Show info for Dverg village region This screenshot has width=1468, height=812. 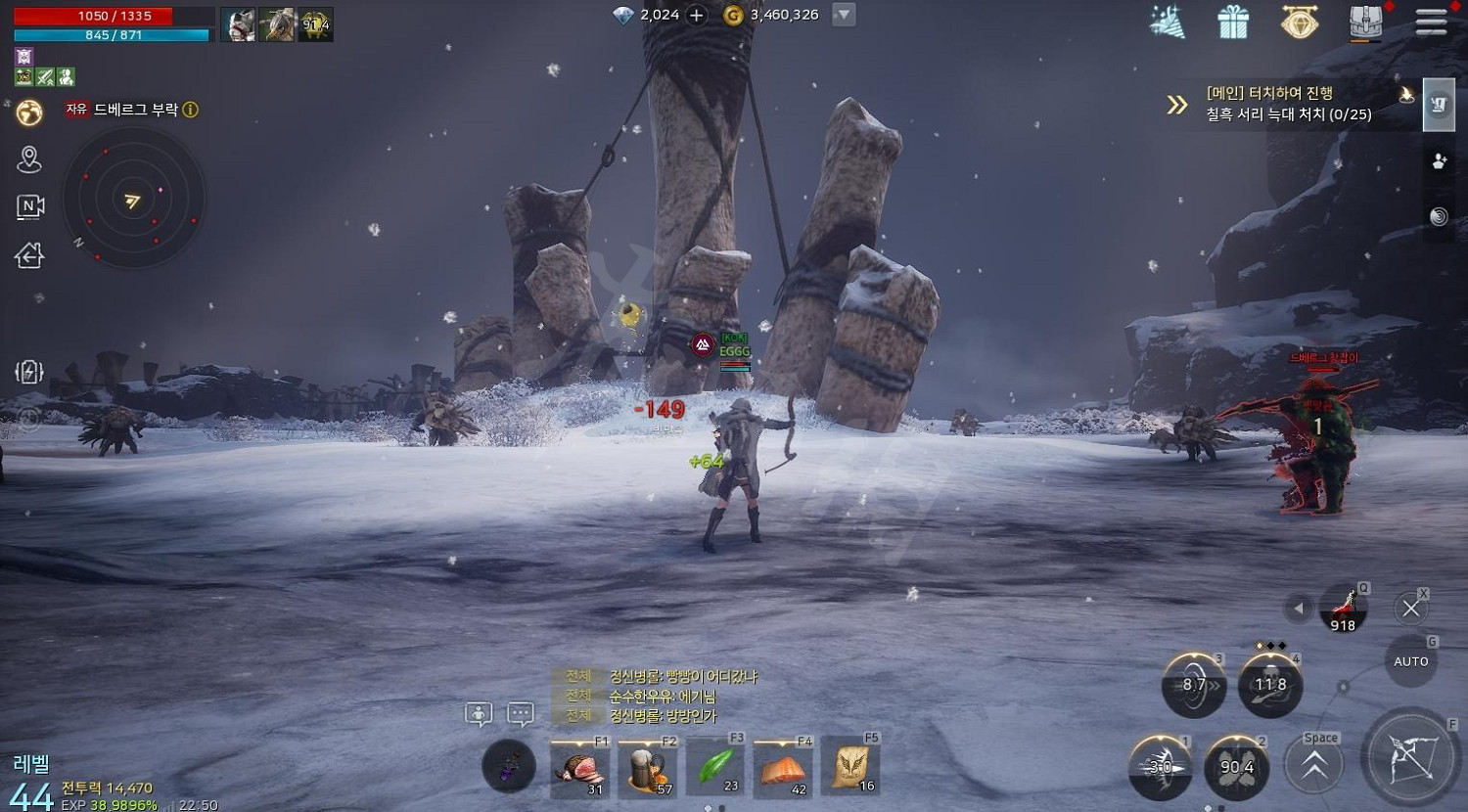point(191,110)
